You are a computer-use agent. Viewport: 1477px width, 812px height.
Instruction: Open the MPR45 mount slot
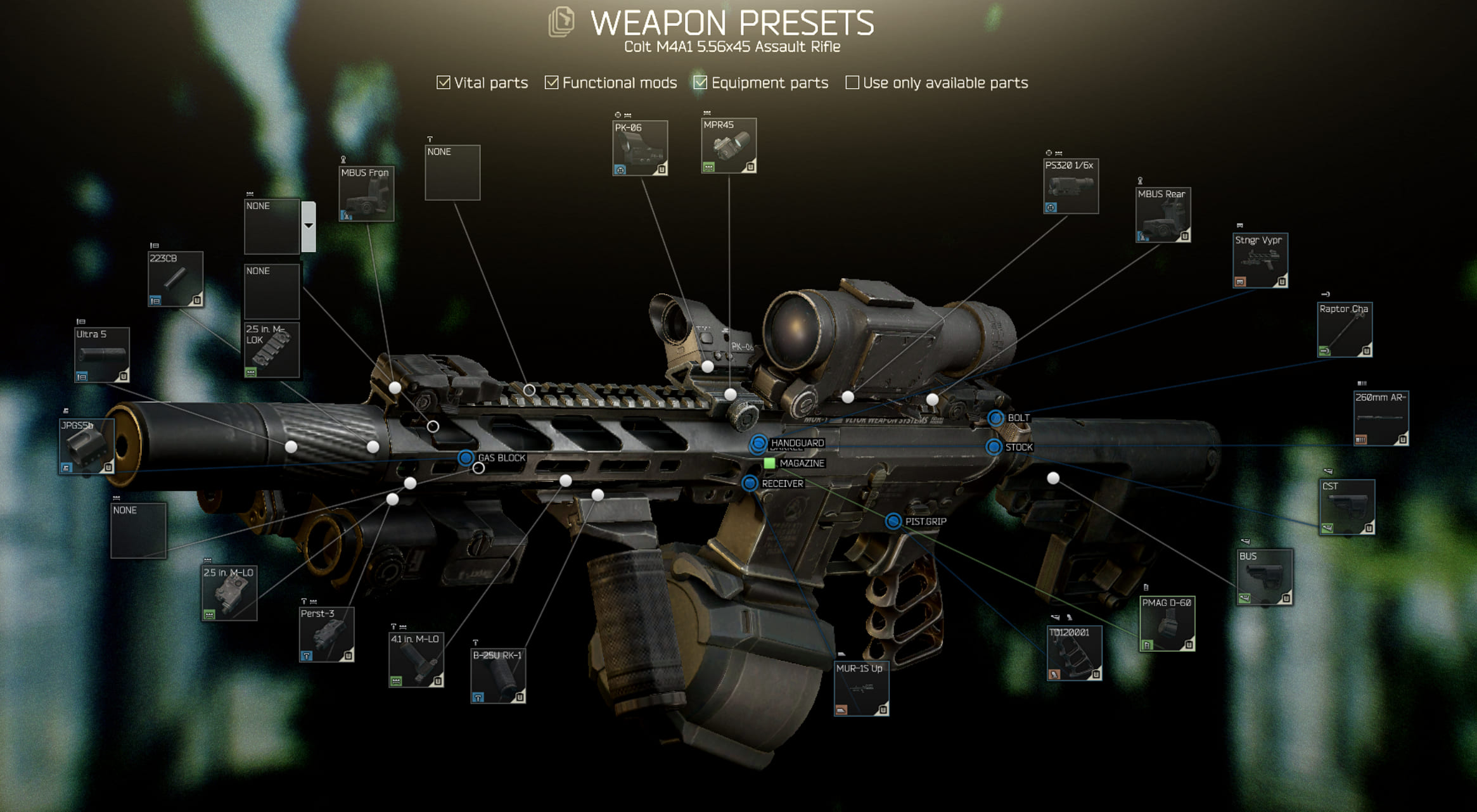[729, 146]
